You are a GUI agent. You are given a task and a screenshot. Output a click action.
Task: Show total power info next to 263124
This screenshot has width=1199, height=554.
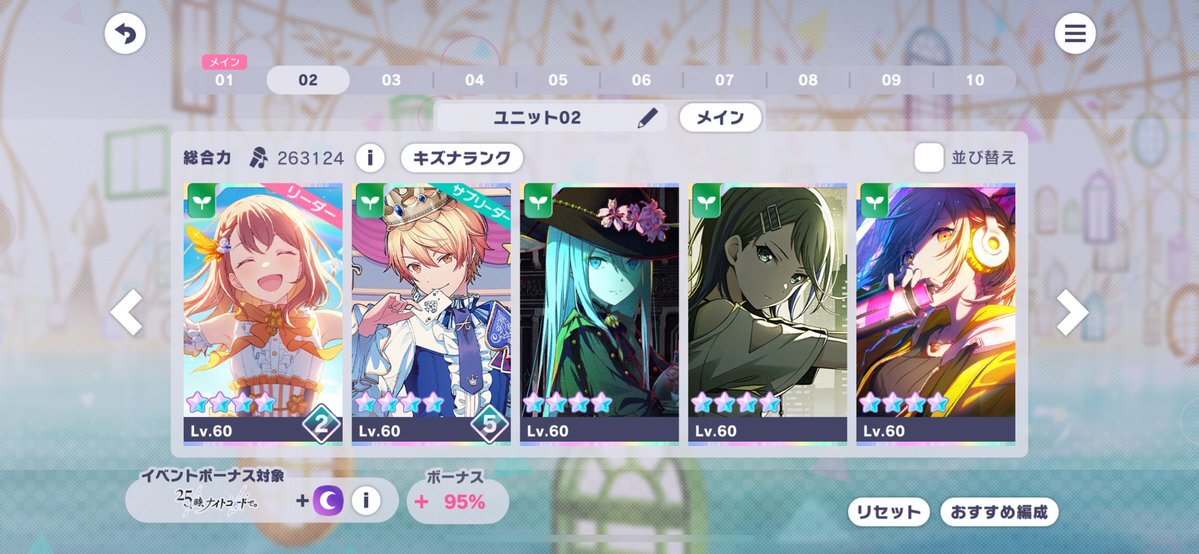click(370, 158)
